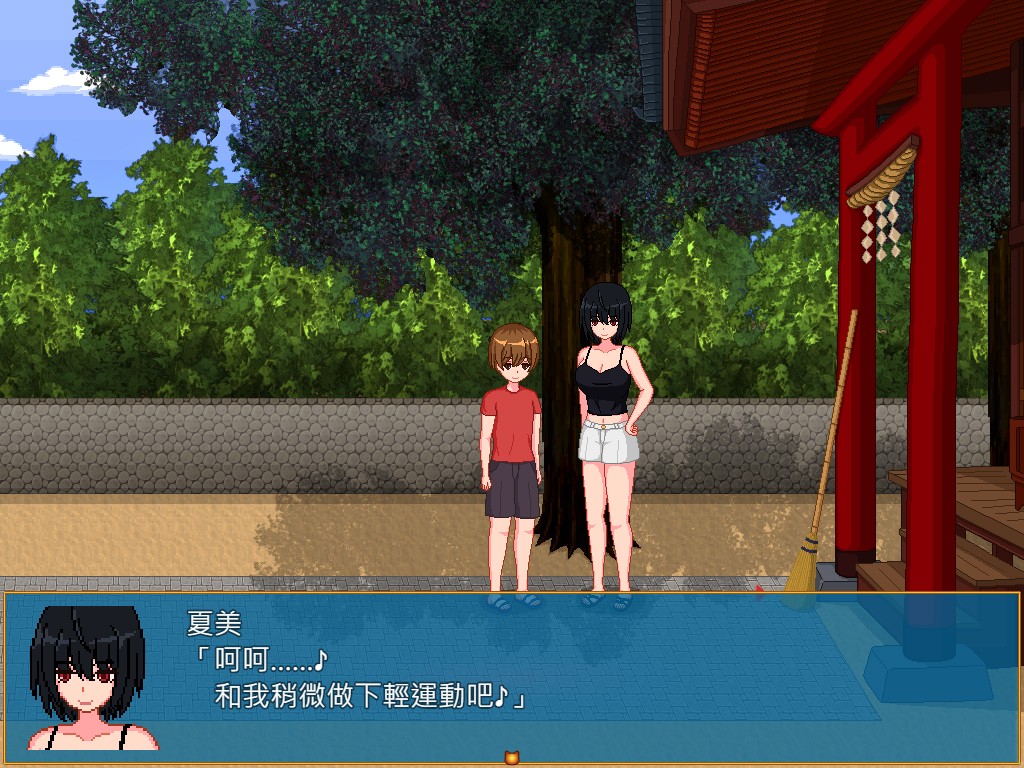Click the orange cat continue indicator
The height and width of the screenshot is (768, 1024).
tap(512, 757)
